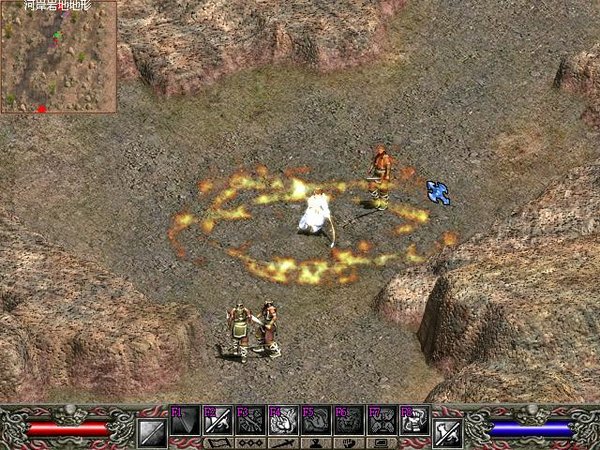Click the three-diamonds menu button

click(x=251, y=443)
